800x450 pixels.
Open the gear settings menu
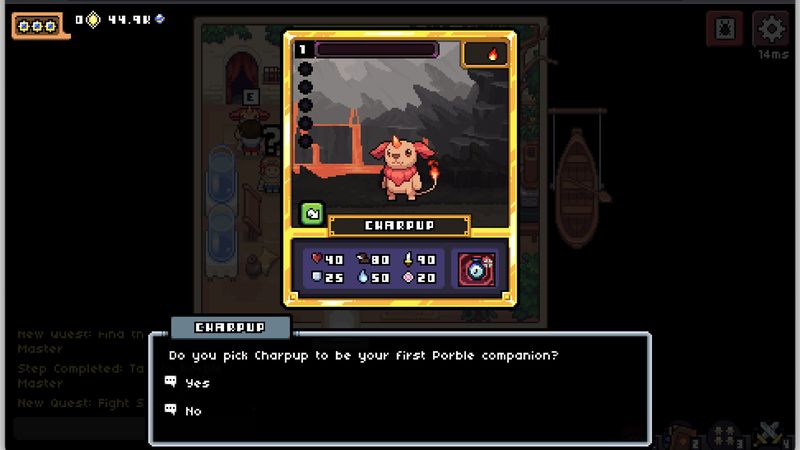(x=771, y=28)
